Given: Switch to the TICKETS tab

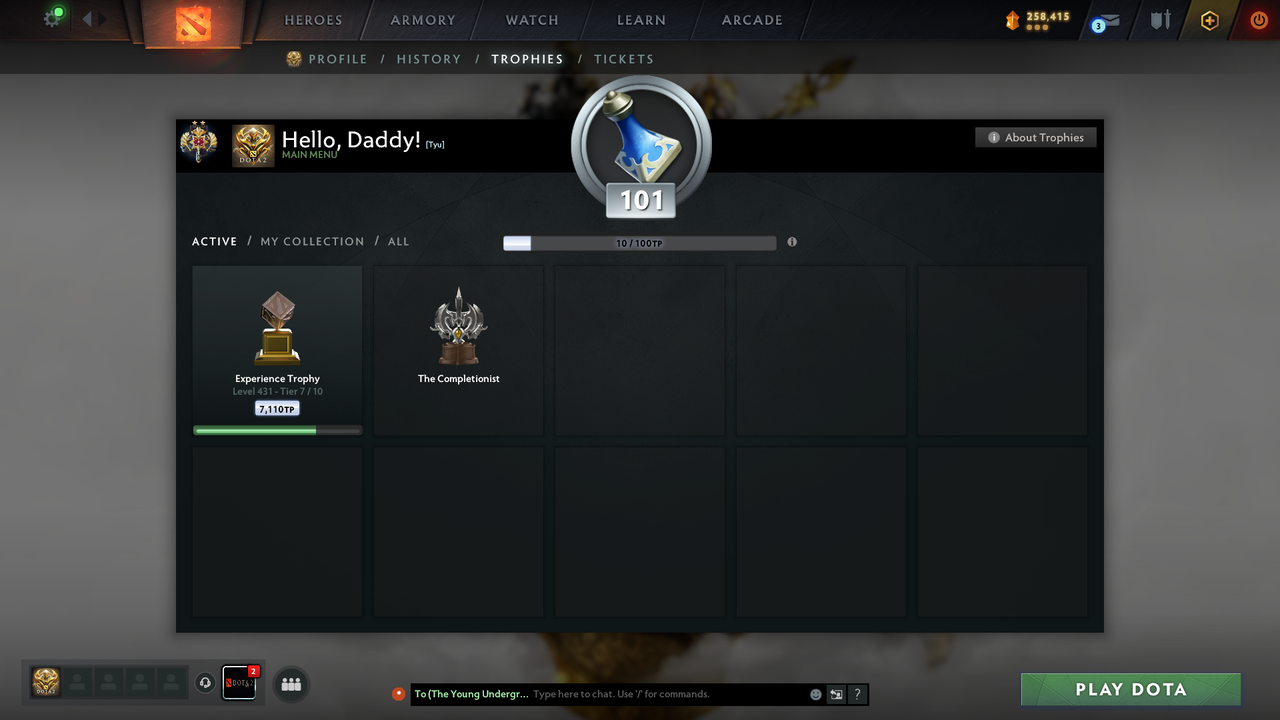Looking at the screenshot, I should click(x=624, y=59).
